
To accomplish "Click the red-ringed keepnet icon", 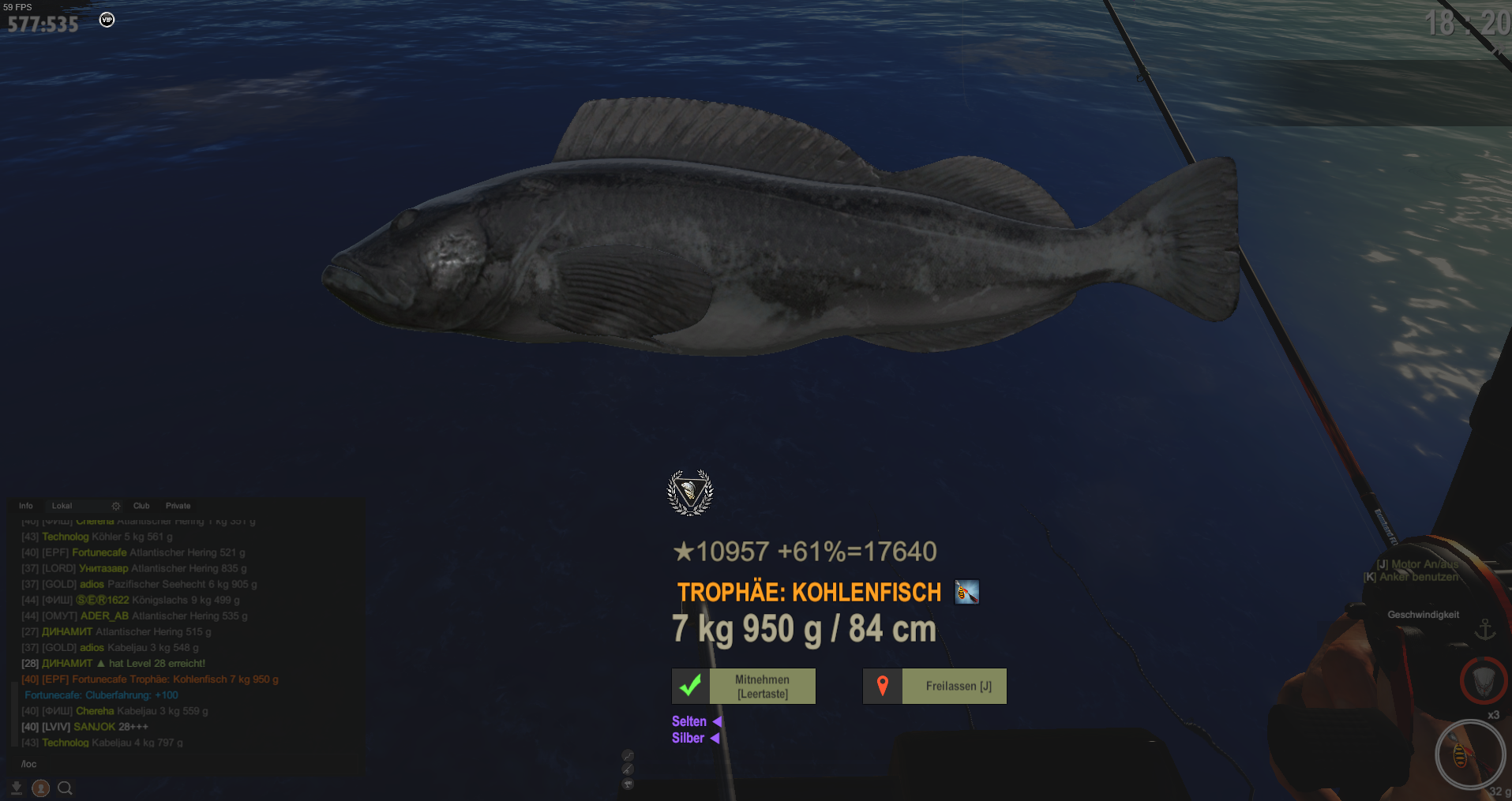I will (x=1484, y=680).
